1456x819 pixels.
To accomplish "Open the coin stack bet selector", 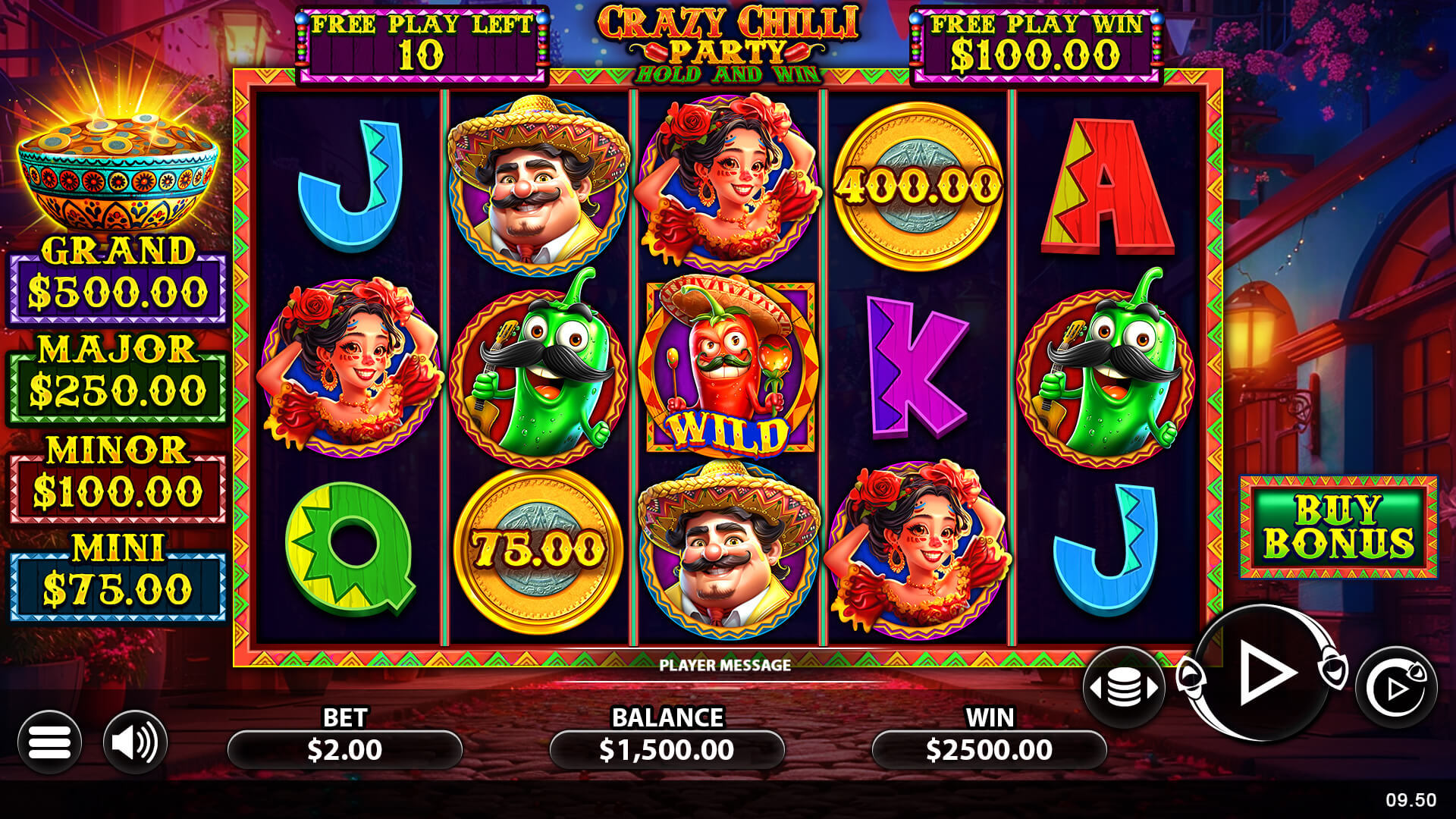I will (1123, 688).
